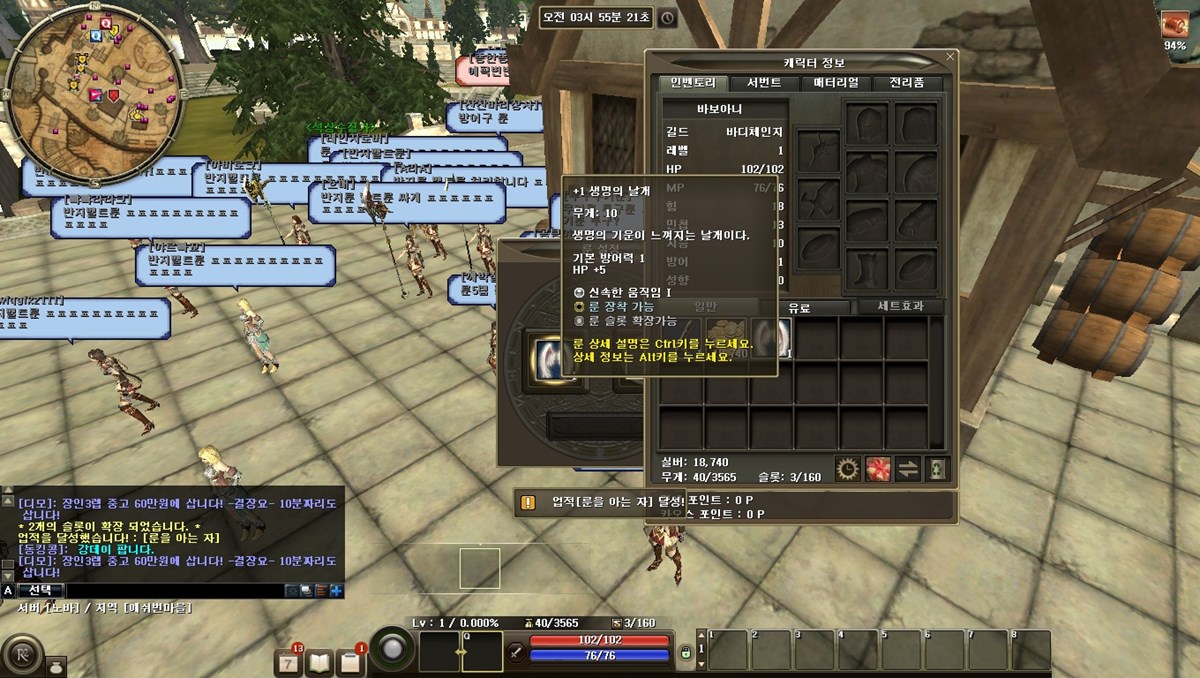Close the 캐릭터 정보 window

[x=950, y=57]
